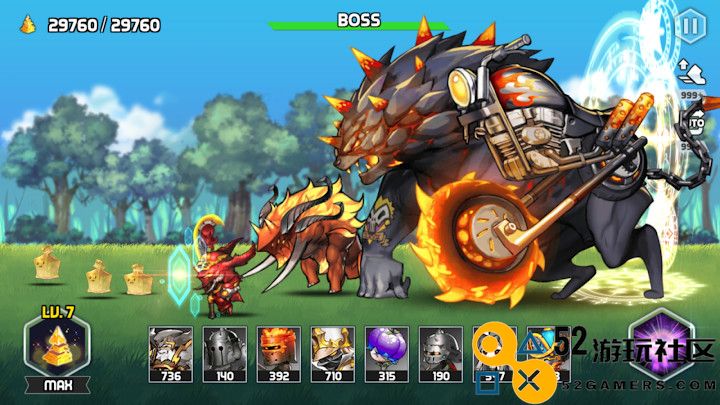This screenshot has height=405, width=720.
Task: Deploy the dark helmet knight costing 140
Action: coord(223,350)
